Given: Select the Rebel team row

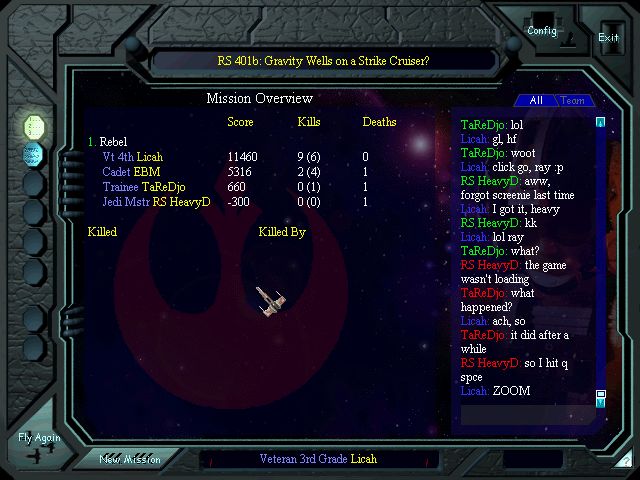Looking at the screenshot, I should (x=112, y=142).
